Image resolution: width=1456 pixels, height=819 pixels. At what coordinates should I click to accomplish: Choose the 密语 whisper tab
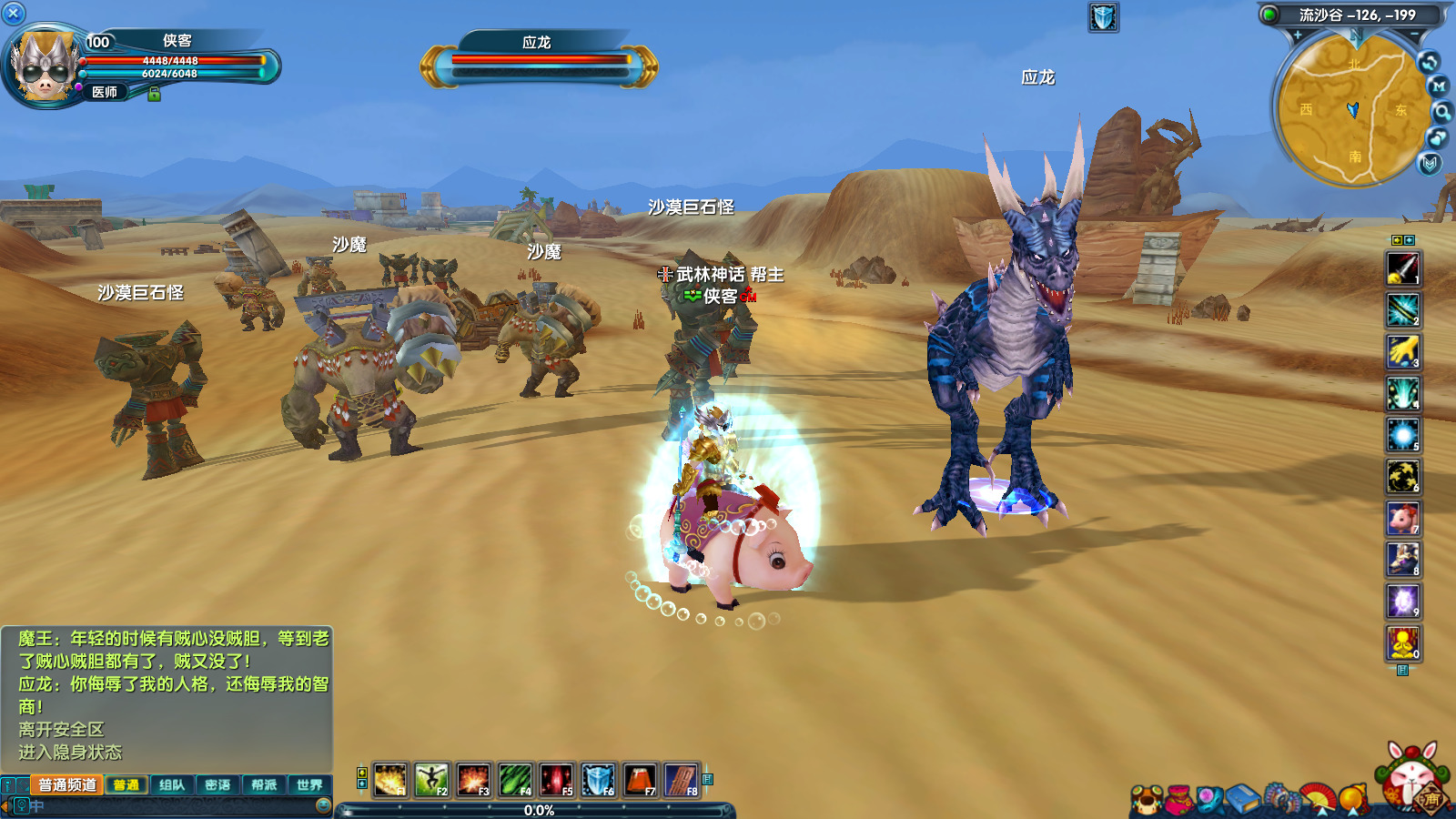click(217, 784)
